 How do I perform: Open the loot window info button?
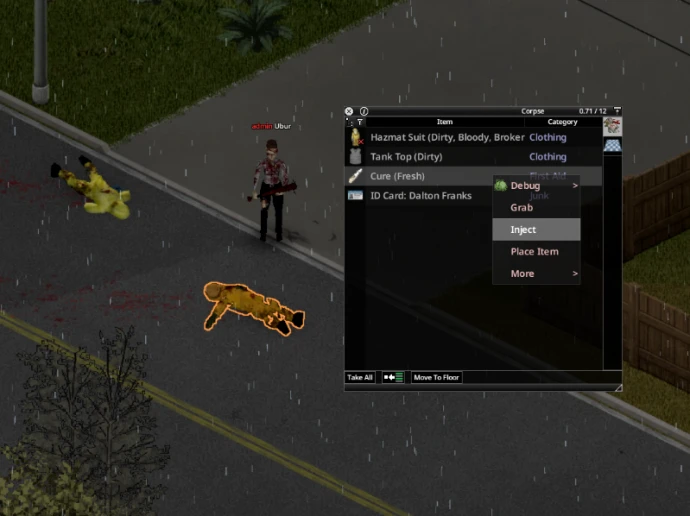(x=364, y=111)
